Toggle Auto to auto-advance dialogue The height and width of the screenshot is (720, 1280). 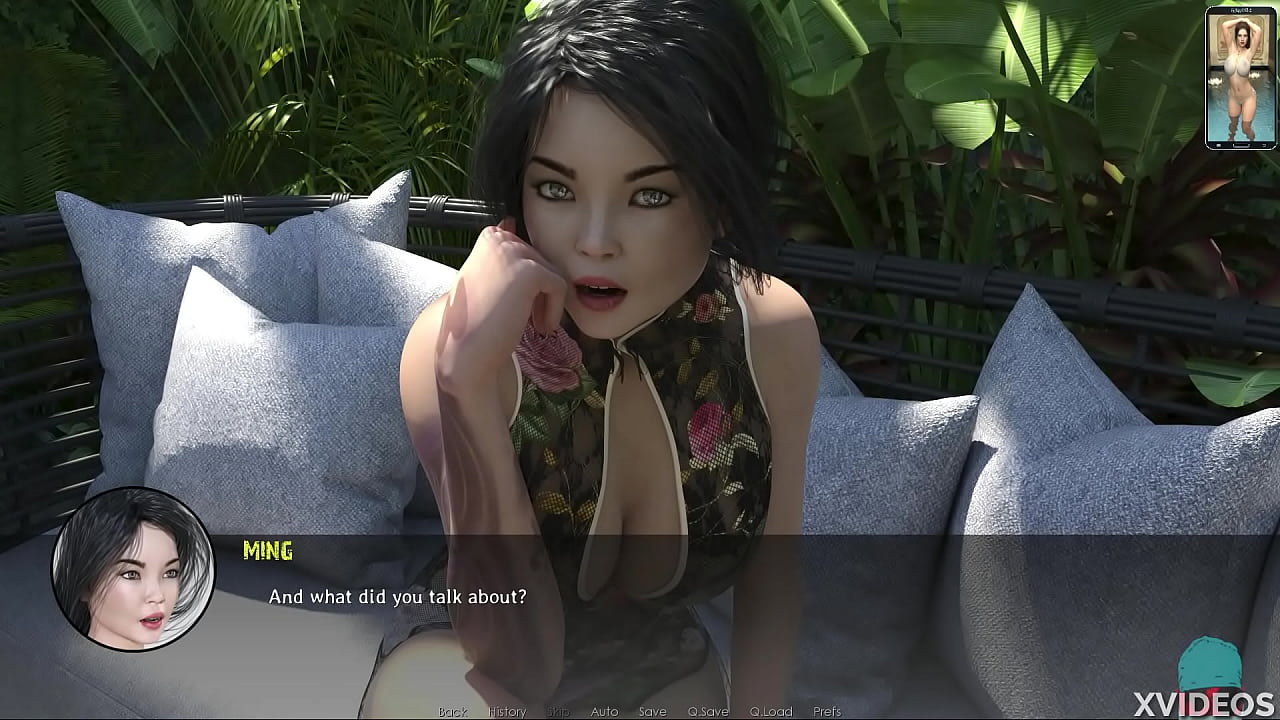(x=606, y=711)
